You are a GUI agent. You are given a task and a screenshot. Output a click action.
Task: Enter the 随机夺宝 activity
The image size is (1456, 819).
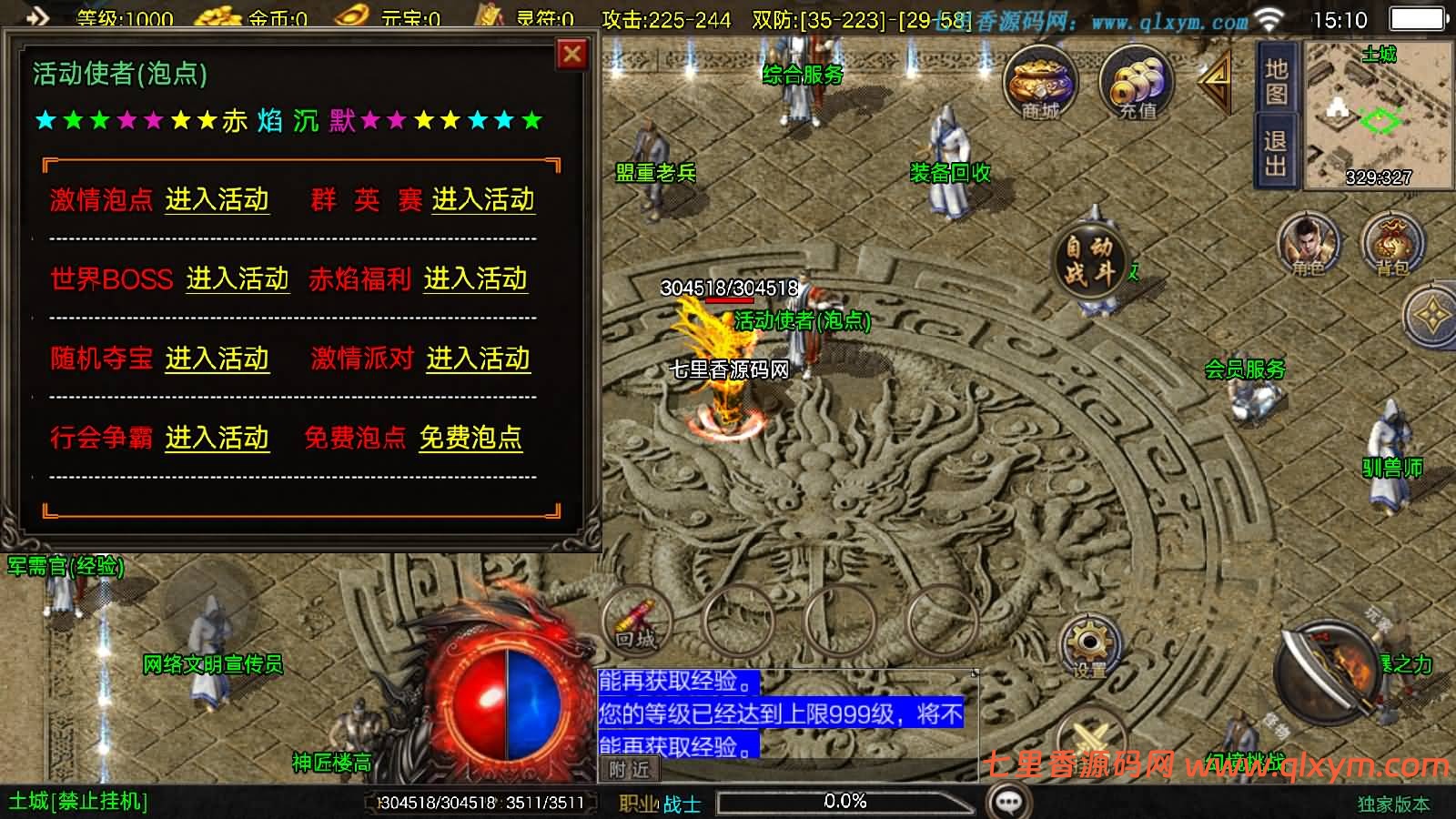click(x=217, y=359)
